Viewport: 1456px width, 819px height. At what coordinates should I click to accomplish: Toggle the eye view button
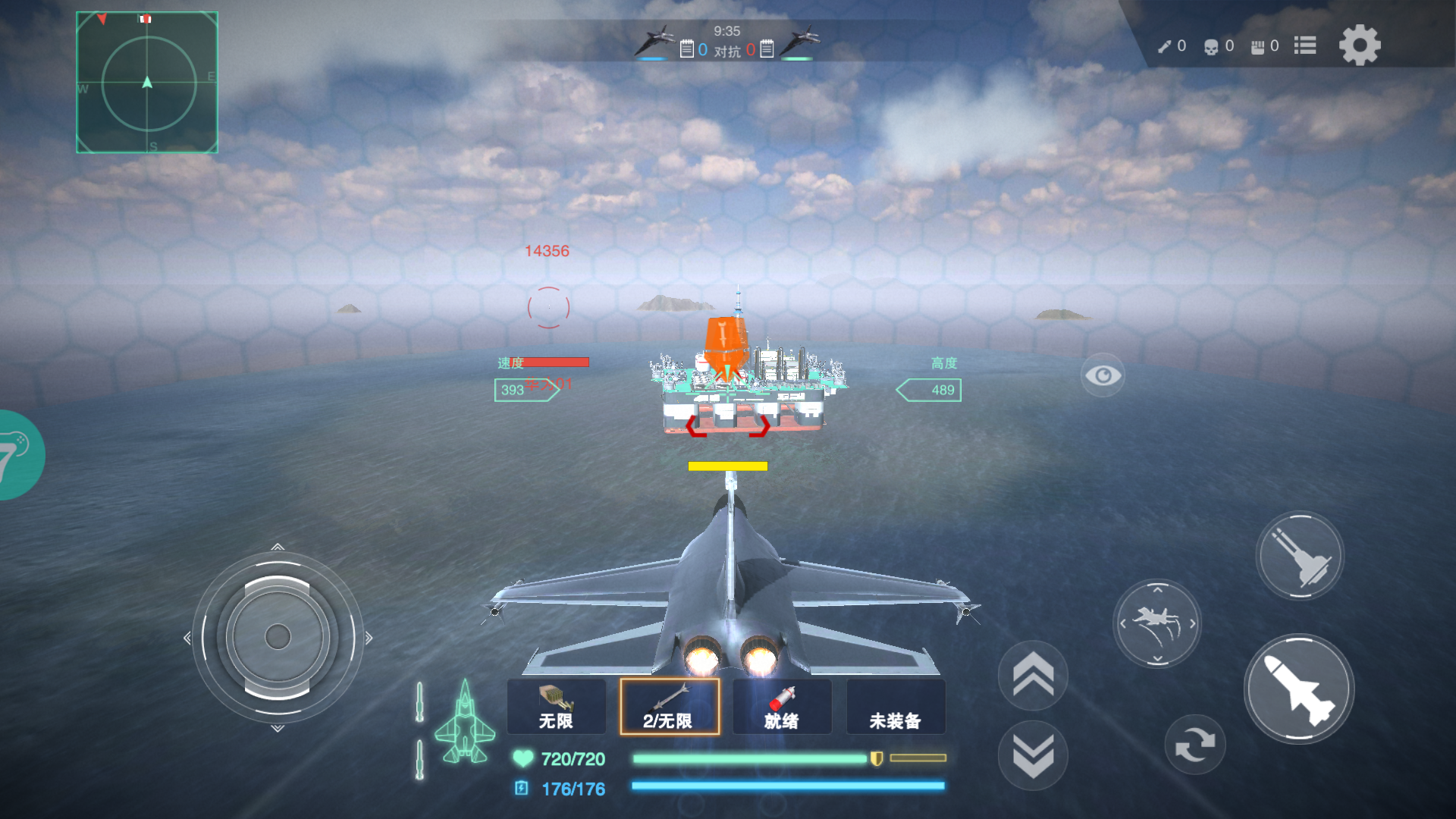click(x=1103, y=375)
